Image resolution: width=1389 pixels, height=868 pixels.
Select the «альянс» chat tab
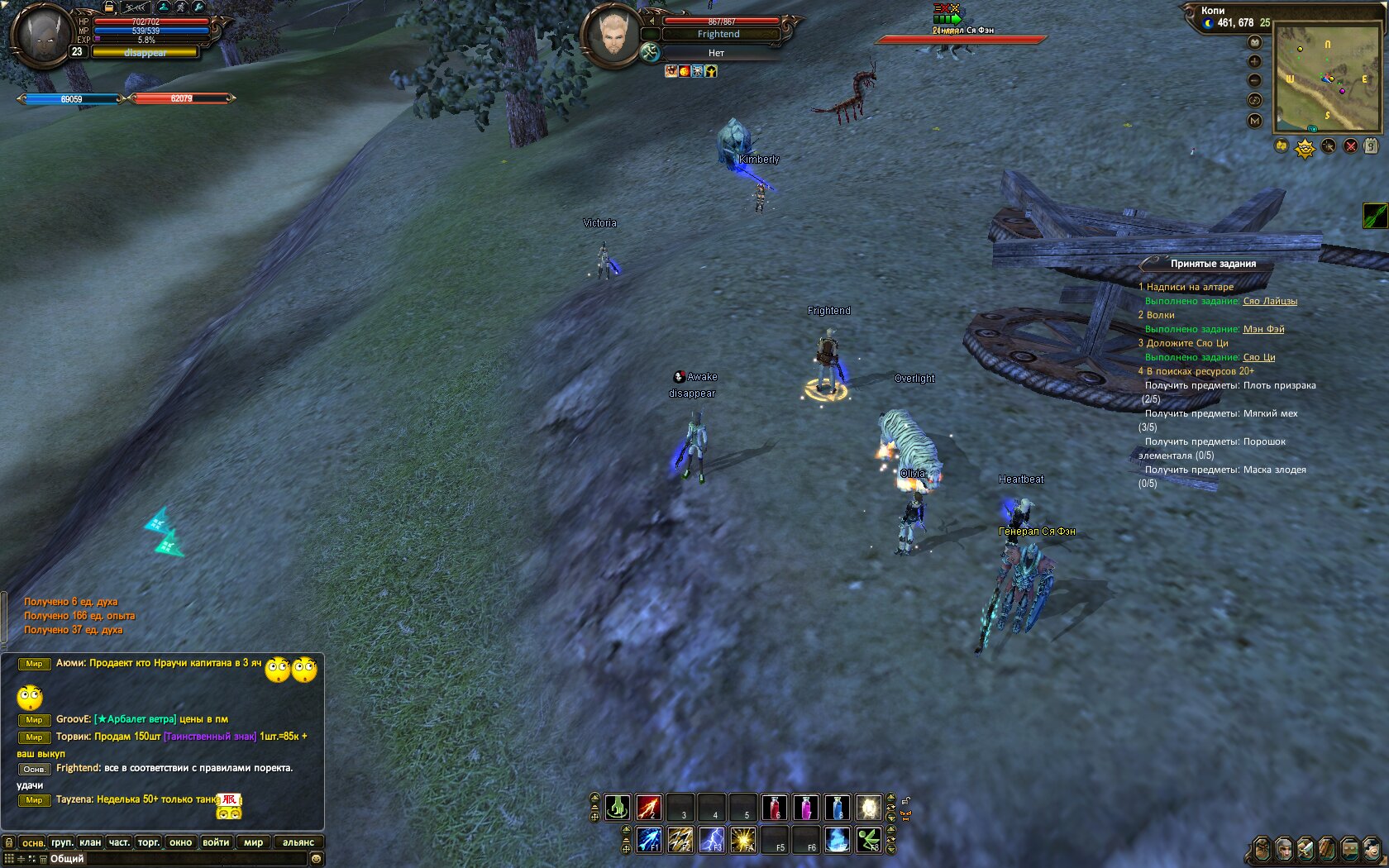pyautogui.click(x=298, y=842)
